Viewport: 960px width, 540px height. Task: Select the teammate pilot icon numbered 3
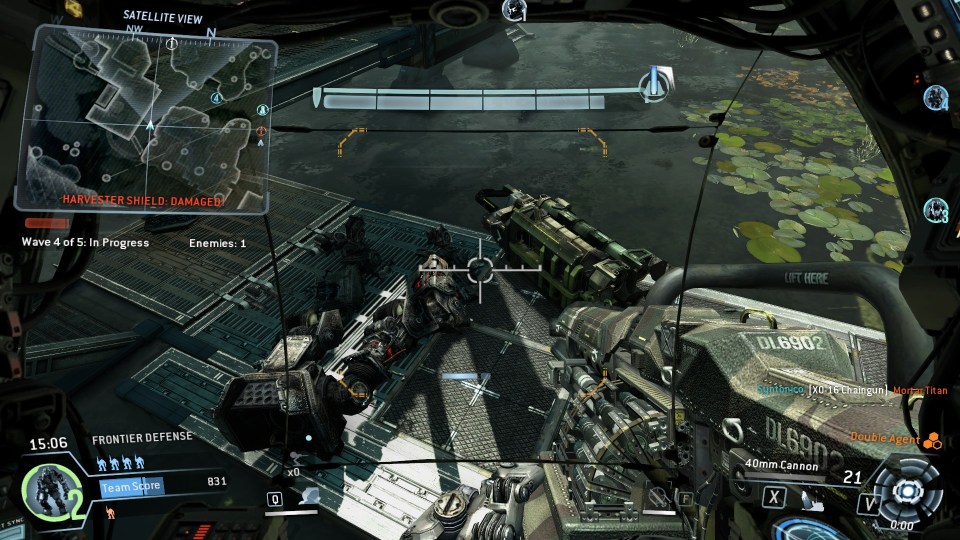pos(936,210)
